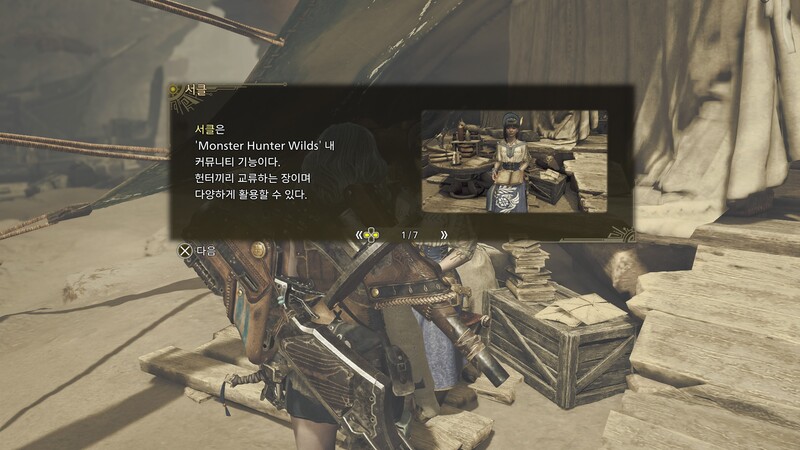The height and width of the screenshot is (450, 800).
Task: Go to the next tutorial page arrow
Action: [443, 235]
